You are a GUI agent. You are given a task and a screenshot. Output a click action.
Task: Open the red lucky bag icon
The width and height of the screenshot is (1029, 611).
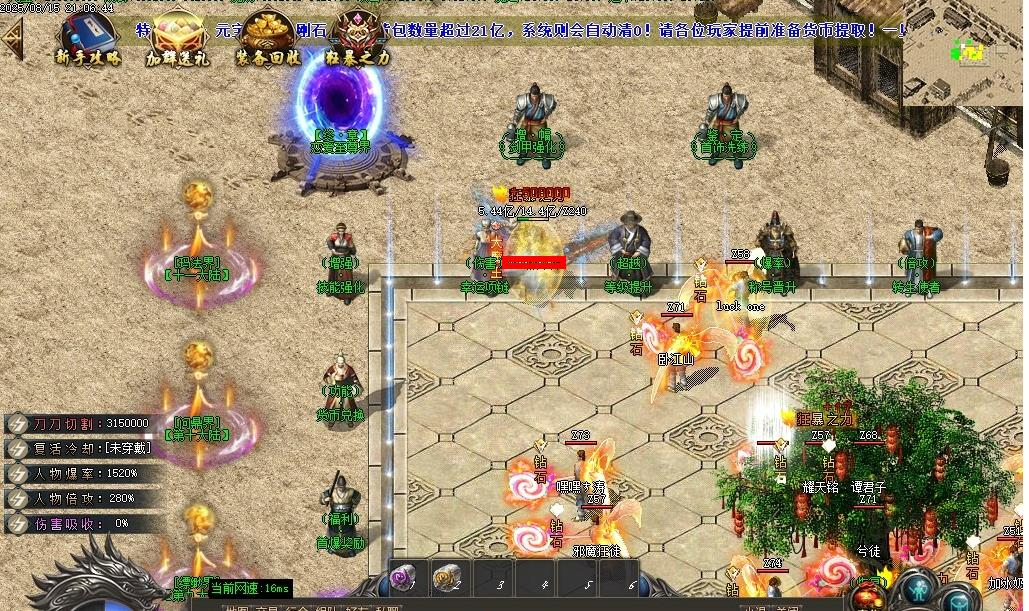868,594
